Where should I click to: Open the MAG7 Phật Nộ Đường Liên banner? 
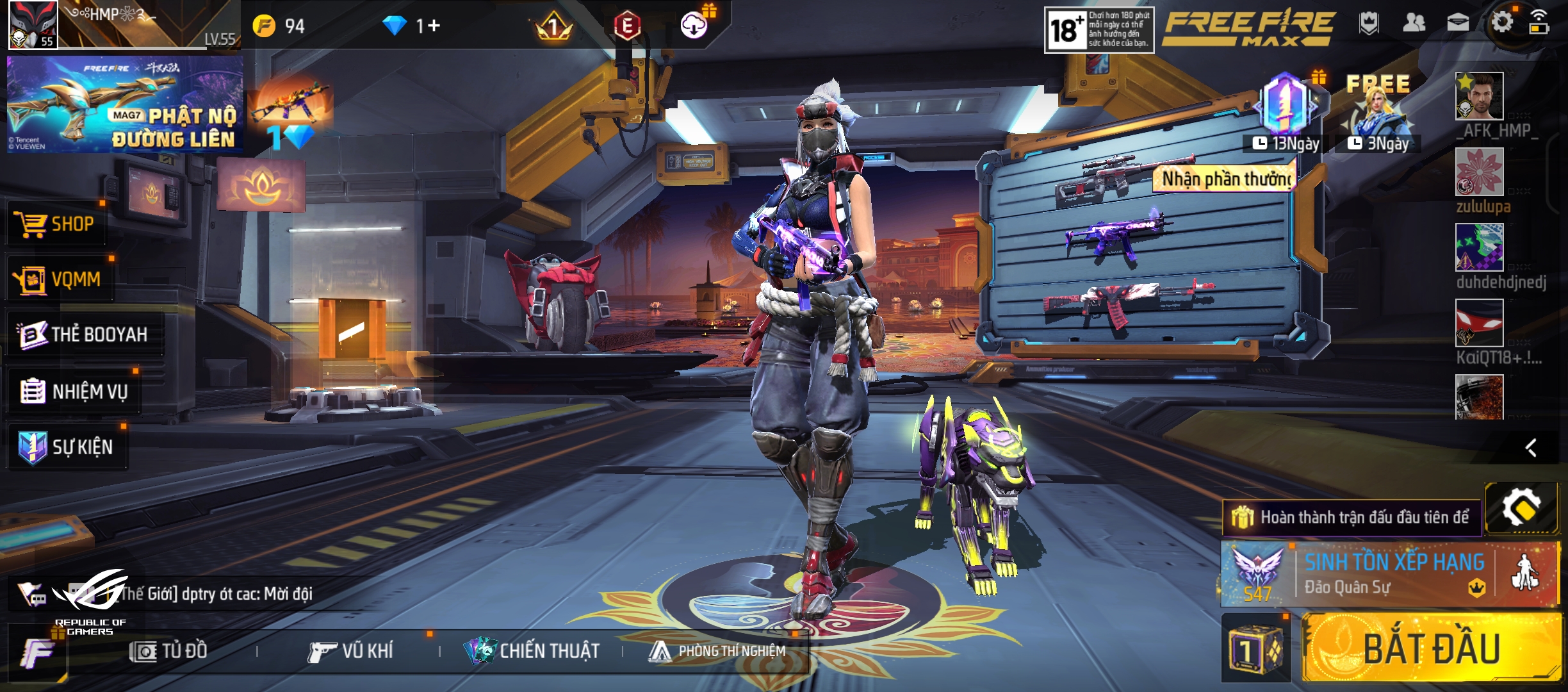click(x=124, y=104)
